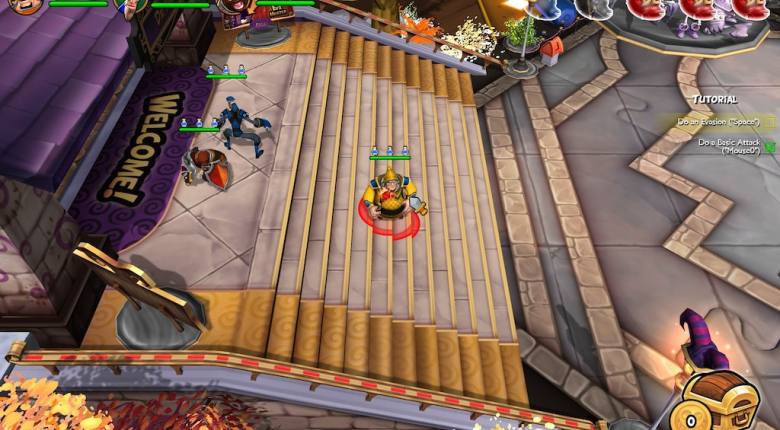Viewport: 780px width, 430px height.
Task: Open the golden treasure chest icon
Action: pos(714,402)
